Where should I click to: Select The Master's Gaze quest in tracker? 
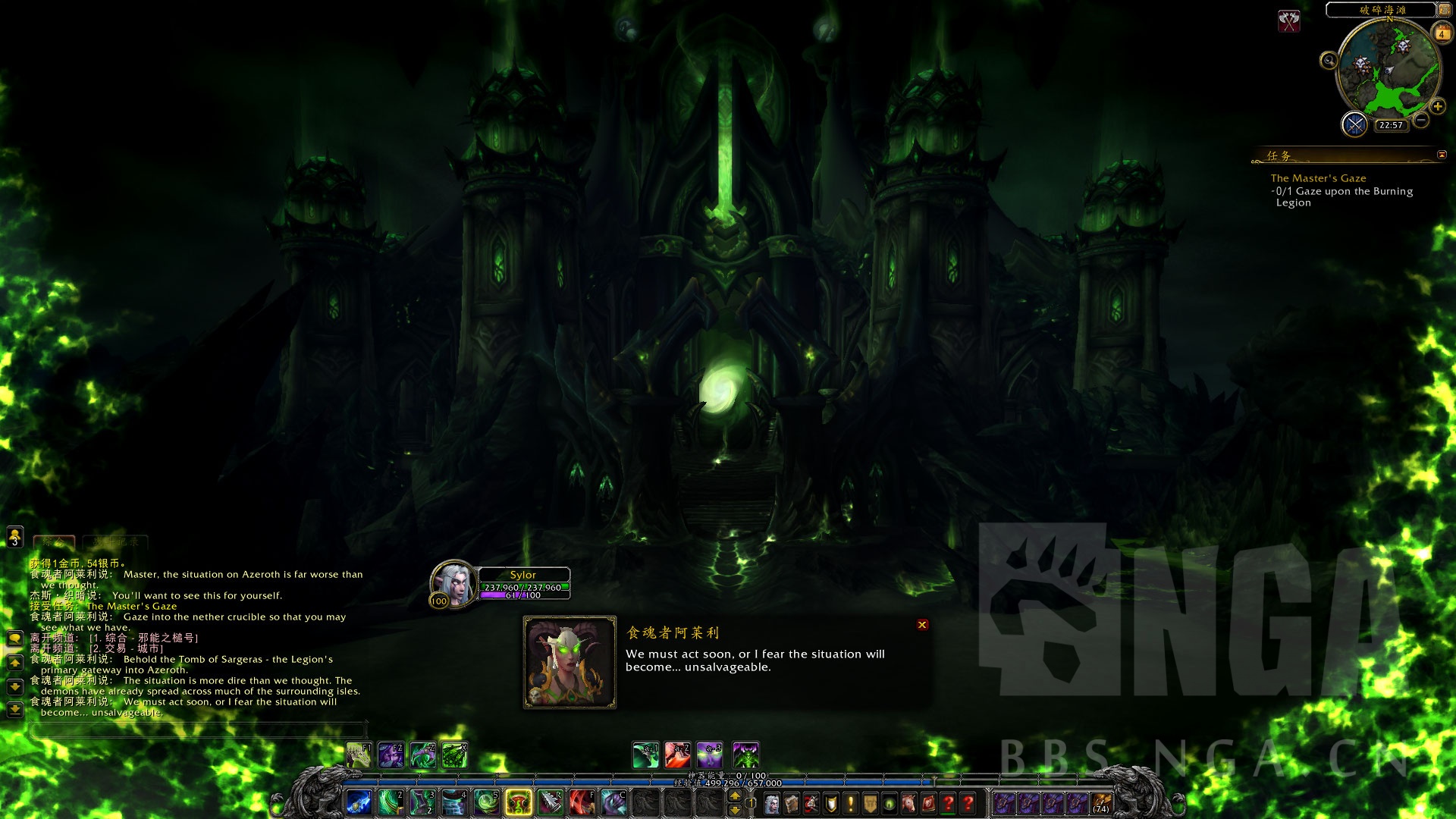(x=1318, y=178)
